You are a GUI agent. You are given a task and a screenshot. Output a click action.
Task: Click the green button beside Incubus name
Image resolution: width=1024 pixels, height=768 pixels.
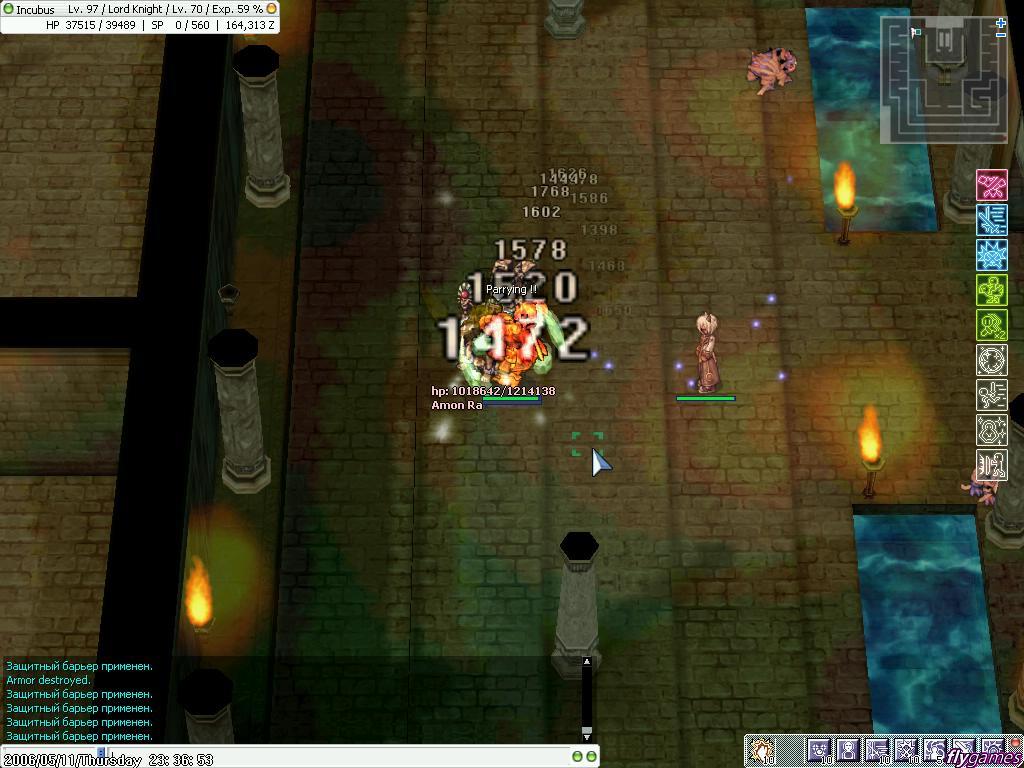8,9
